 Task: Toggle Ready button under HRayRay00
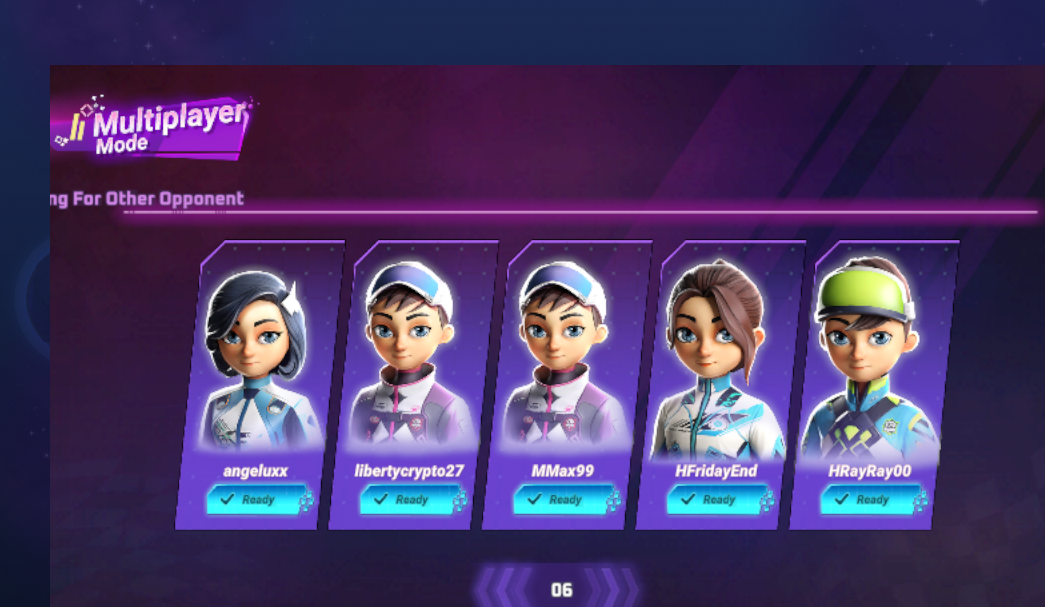coord(864,500)
